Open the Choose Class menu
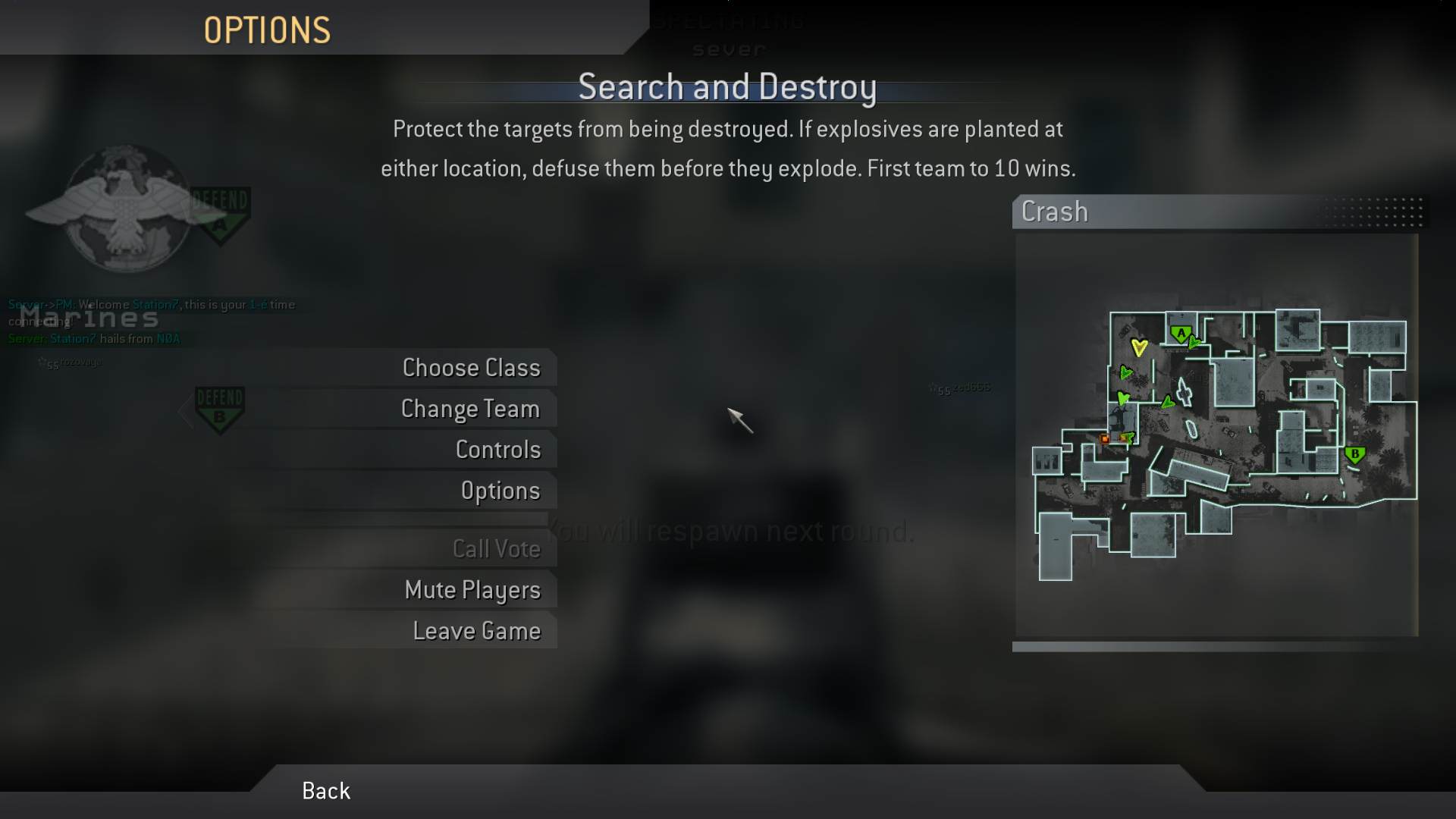1456x819 pixels. tap(472, 367)
